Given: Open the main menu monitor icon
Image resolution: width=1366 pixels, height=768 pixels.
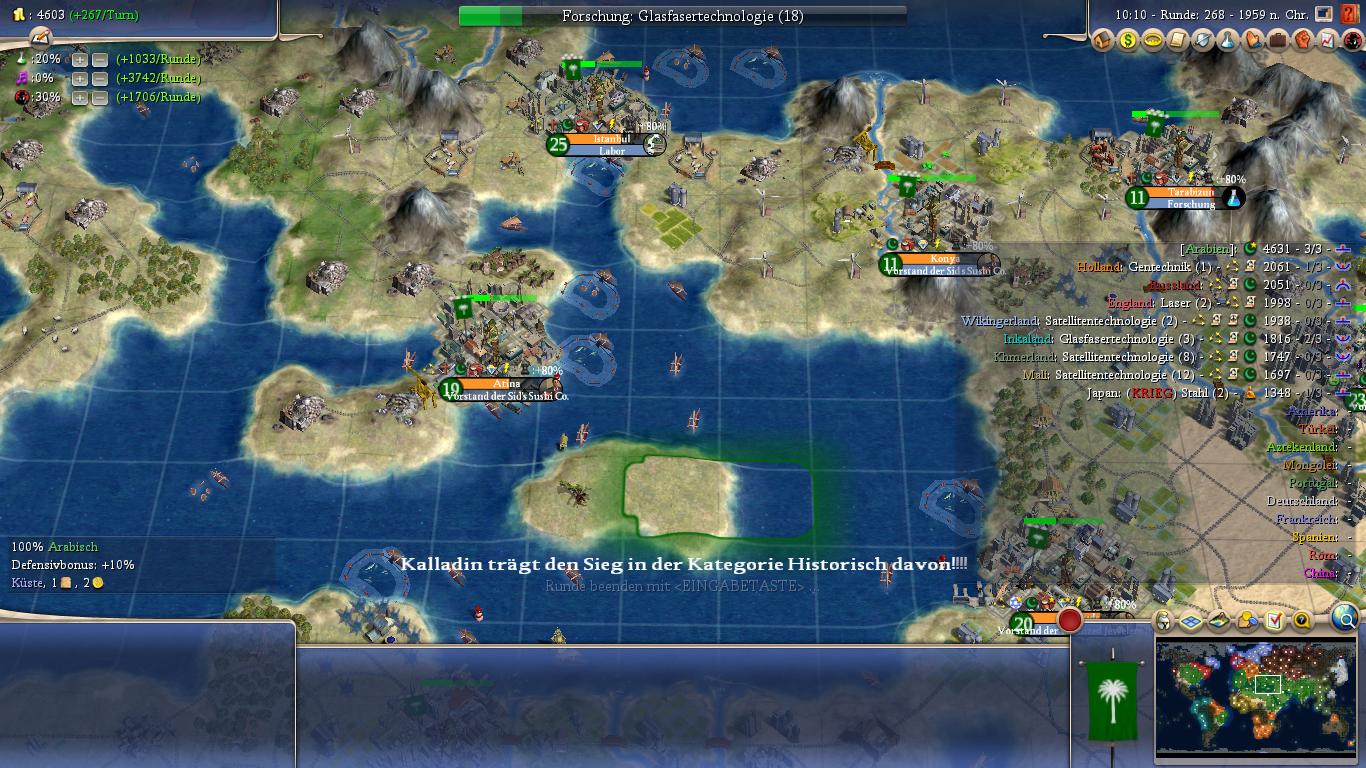Looking at the screenshot, I should pos(1324,15).
